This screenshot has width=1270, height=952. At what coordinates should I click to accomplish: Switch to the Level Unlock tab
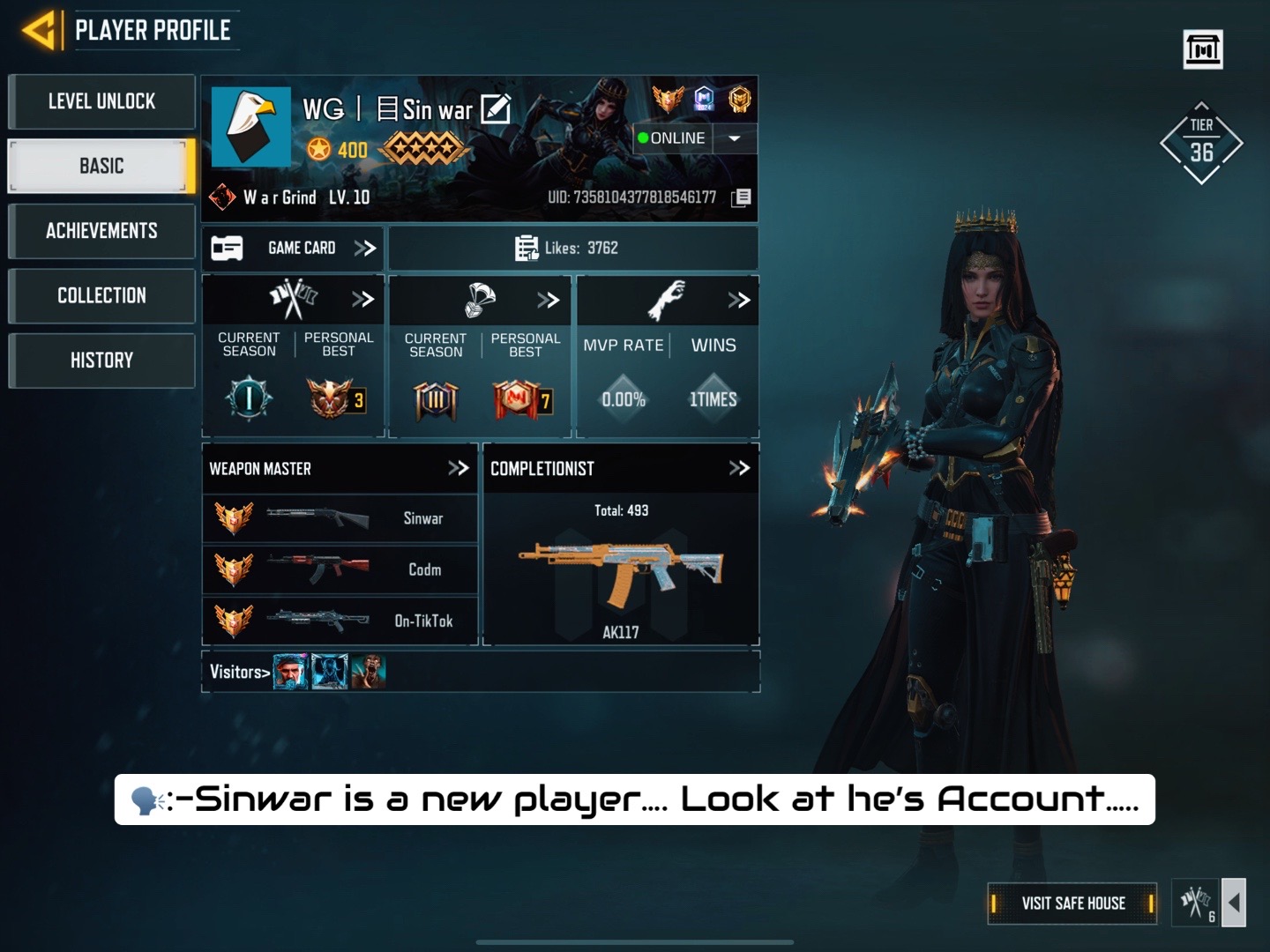pyautogui.click(x=101, y=101)
